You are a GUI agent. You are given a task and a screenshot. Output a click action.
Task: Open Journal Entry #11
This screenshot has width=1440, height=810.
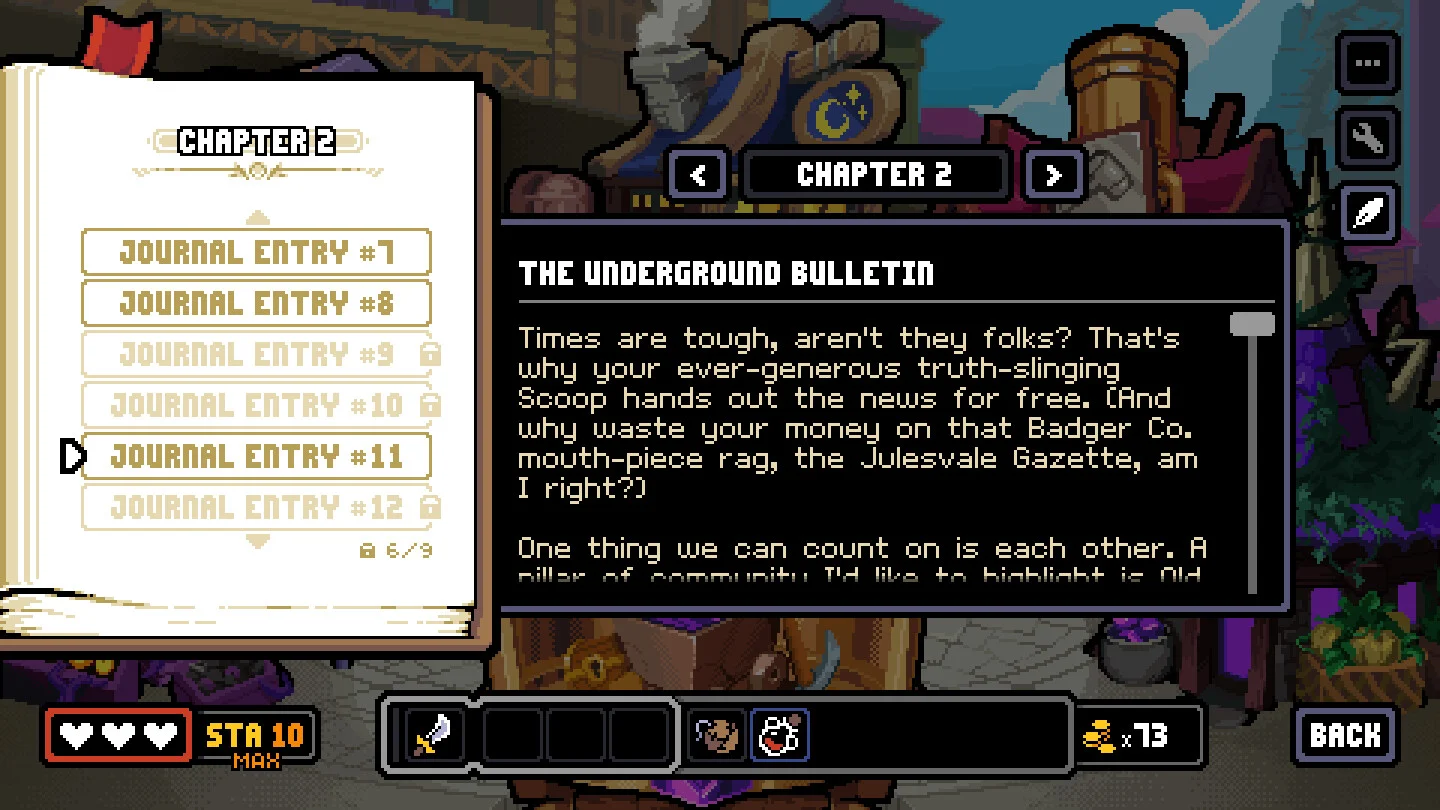pos(256,456)
